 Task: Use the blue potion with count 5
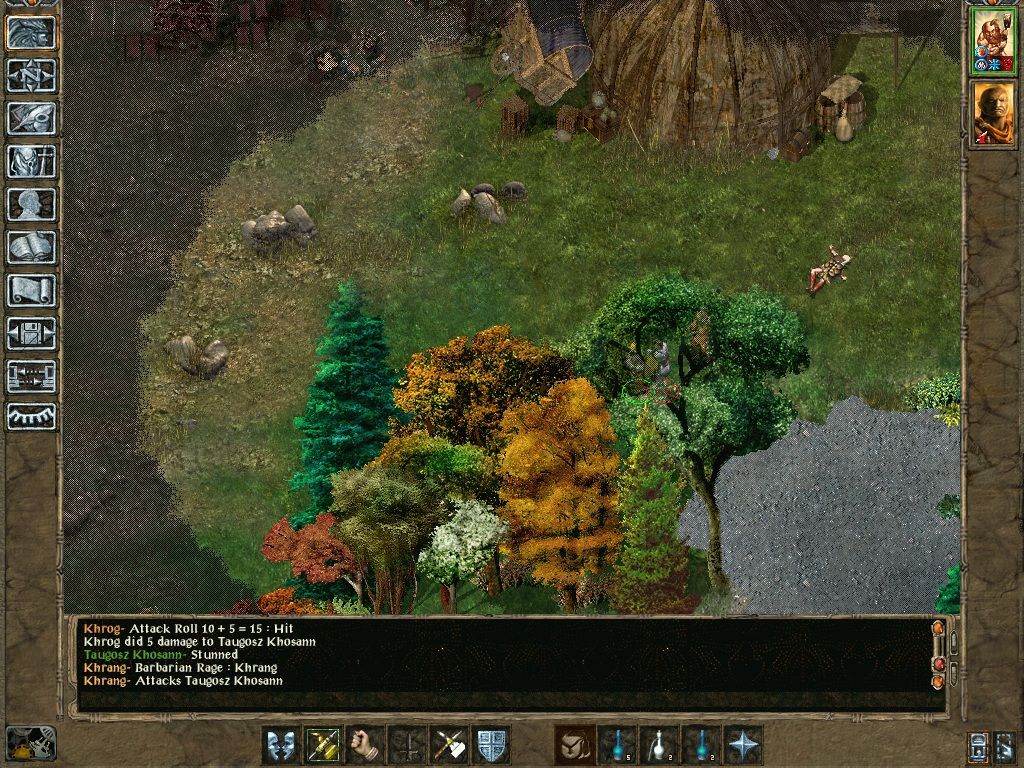pos(617,745)
